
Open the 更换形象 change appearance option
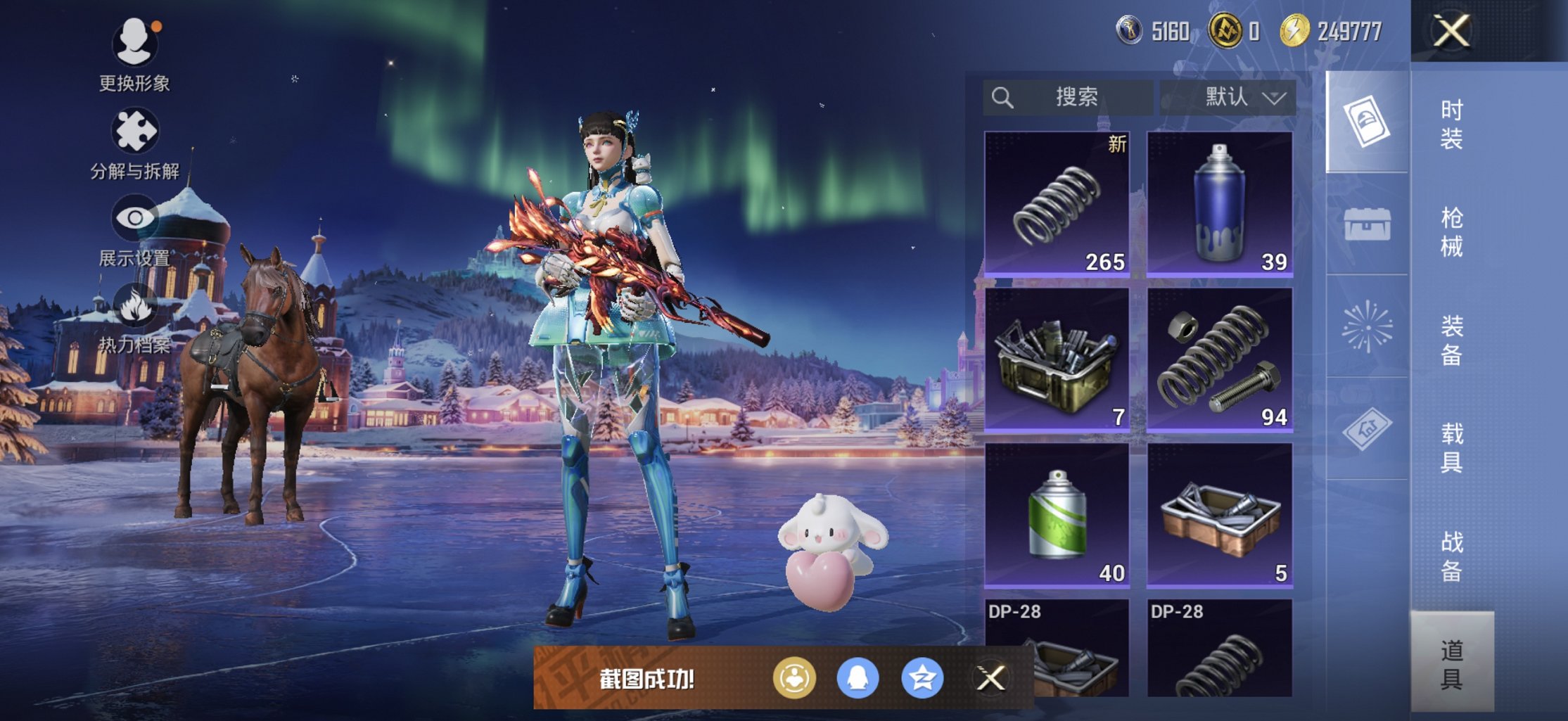[x=134, y=55]
